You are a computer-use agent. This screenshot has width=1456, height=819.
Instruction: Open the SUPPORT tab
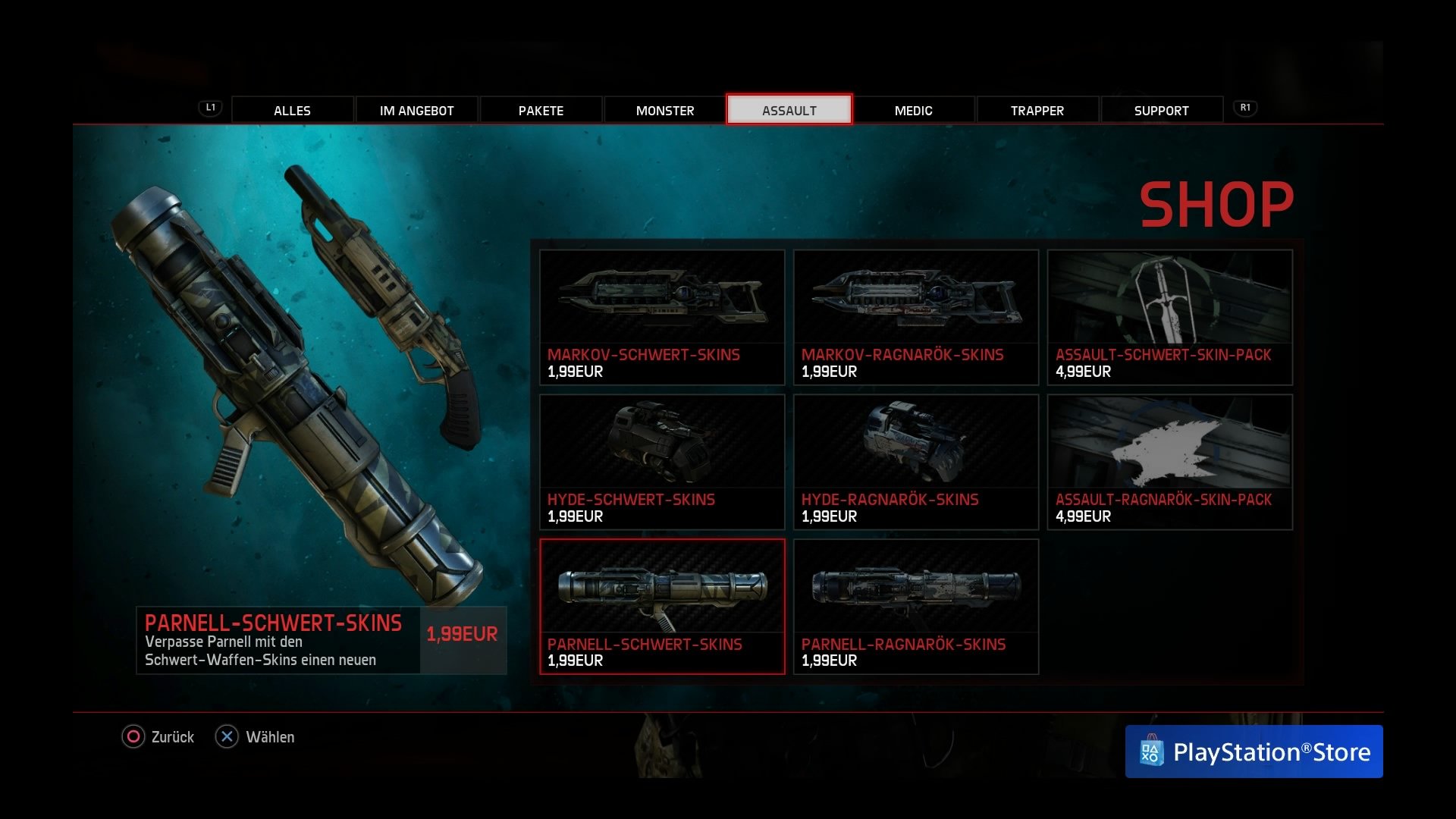point(1161,110)
